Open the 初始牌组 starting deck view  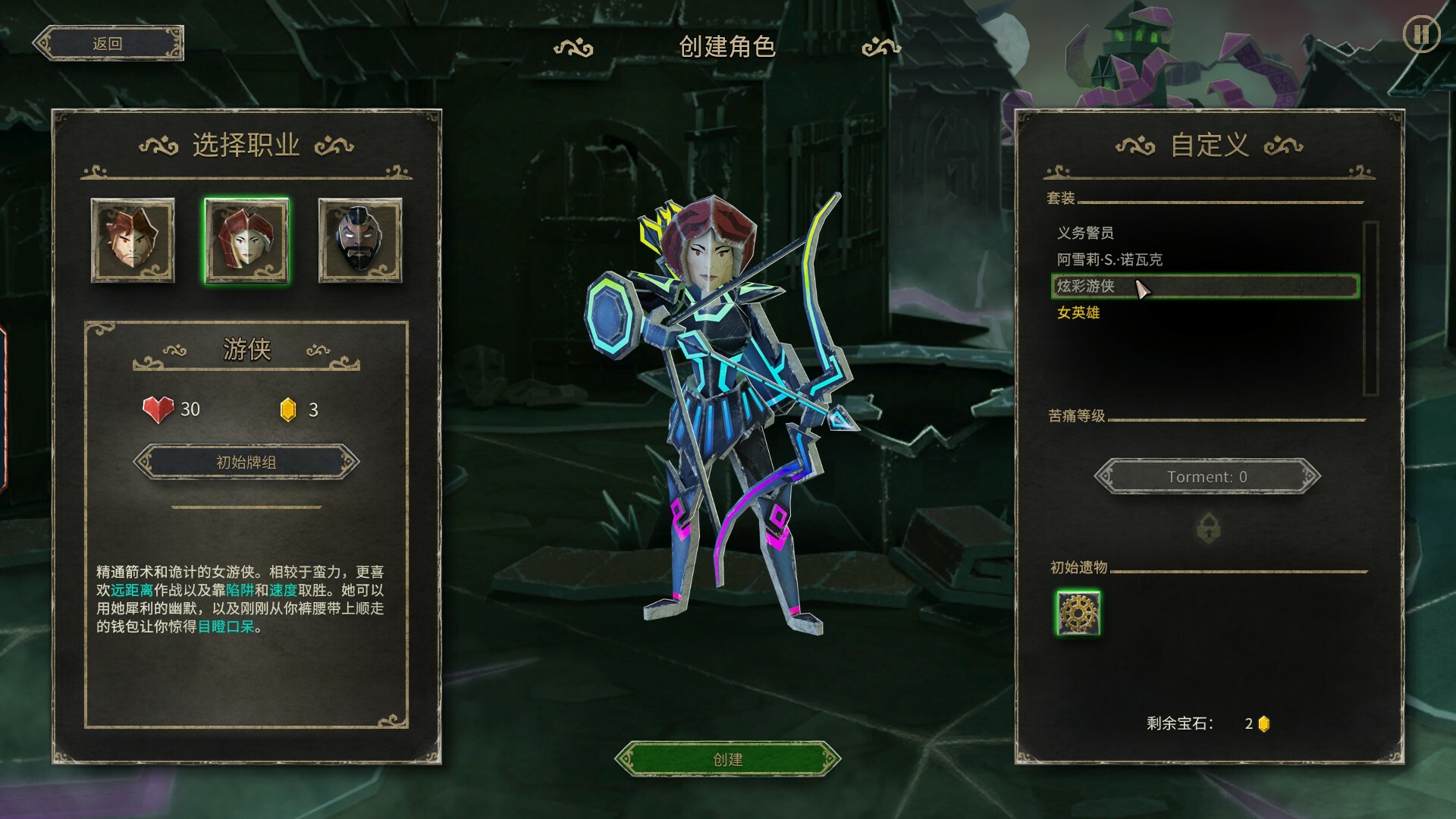click(x=245, y=461)
